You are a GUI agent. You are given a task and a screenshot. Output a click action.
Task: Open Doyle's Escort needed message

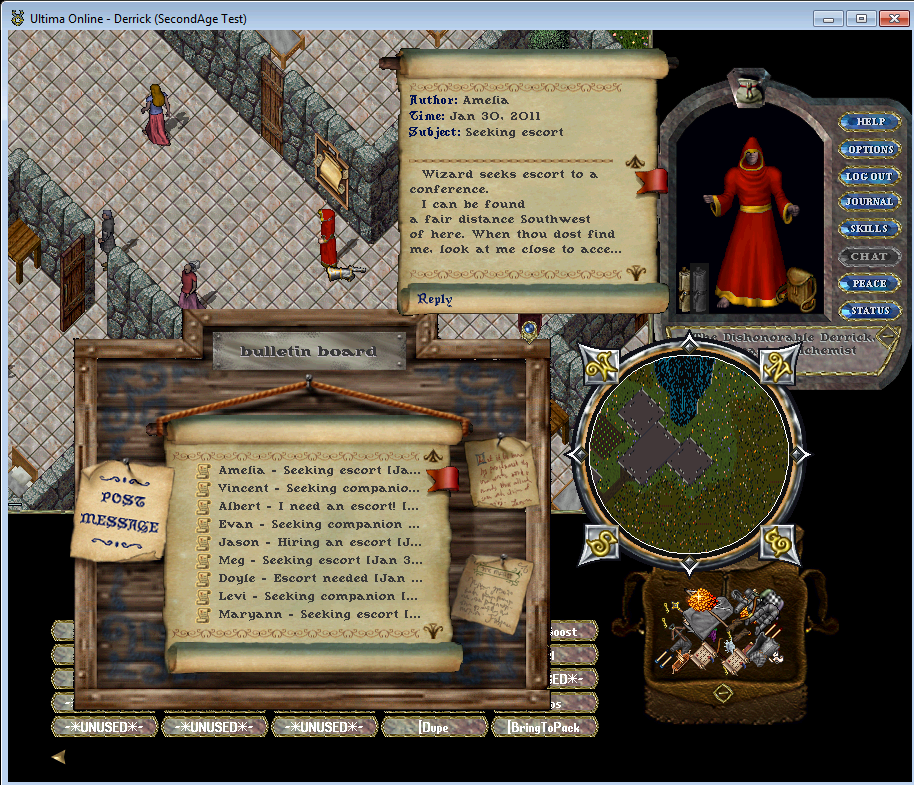point(318,578)
